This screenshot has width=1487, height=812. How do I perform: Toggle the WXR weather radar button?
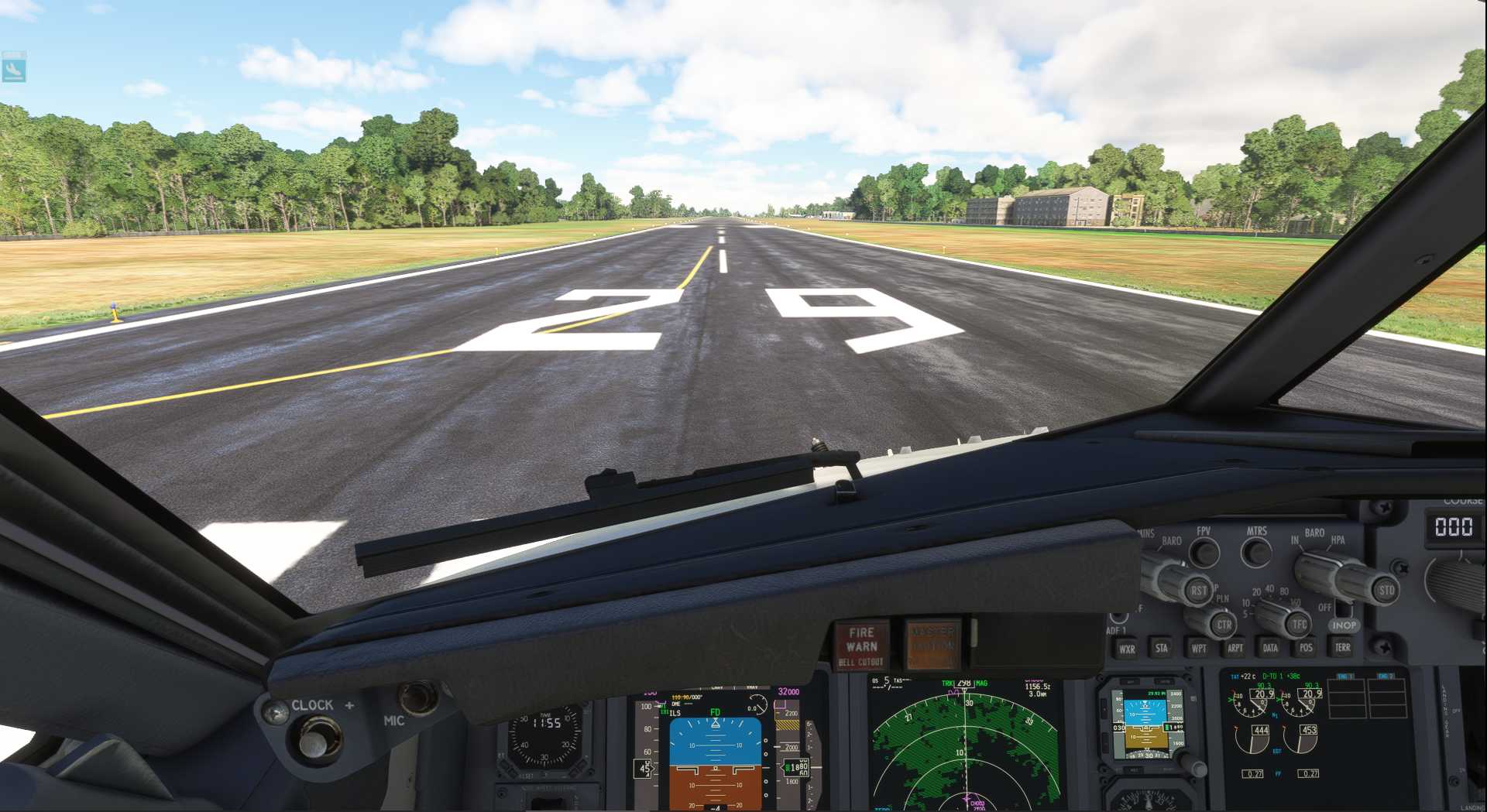click(1127, 649)
